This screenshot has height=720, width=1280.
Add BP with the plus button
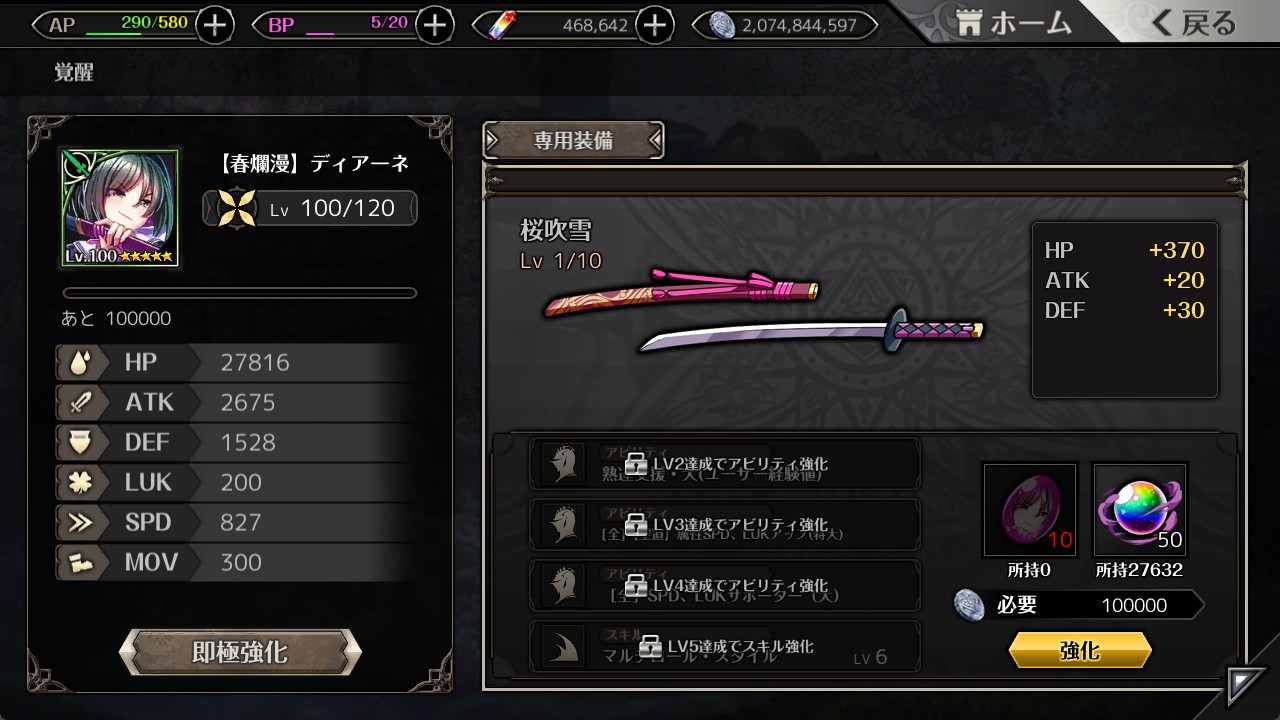[x=434, y=25]
